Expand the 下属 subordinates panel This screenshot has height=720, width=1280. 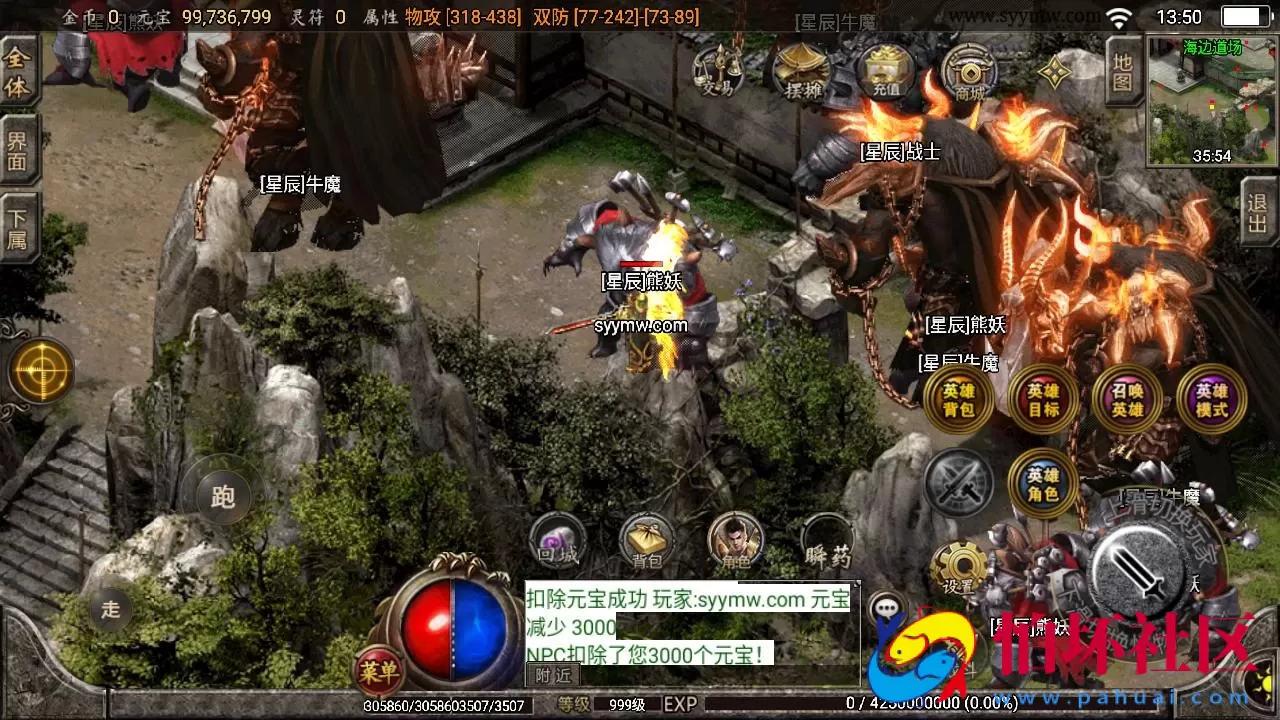coord(18,222)
